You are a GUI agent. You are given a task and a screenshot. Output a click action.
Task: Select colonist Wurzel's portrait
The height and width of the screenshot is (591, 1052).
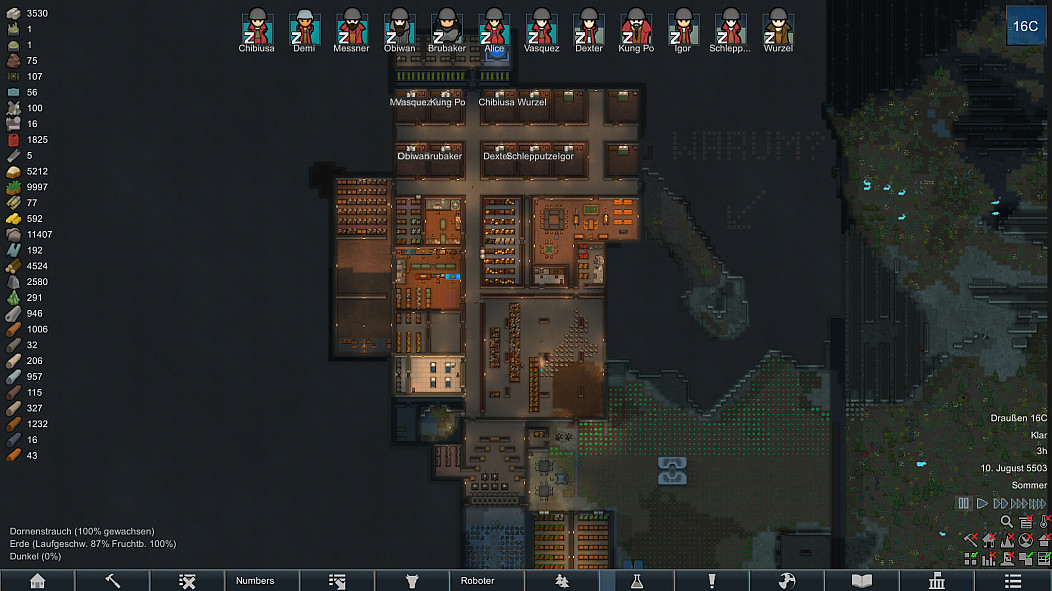[x=778, y=27]
